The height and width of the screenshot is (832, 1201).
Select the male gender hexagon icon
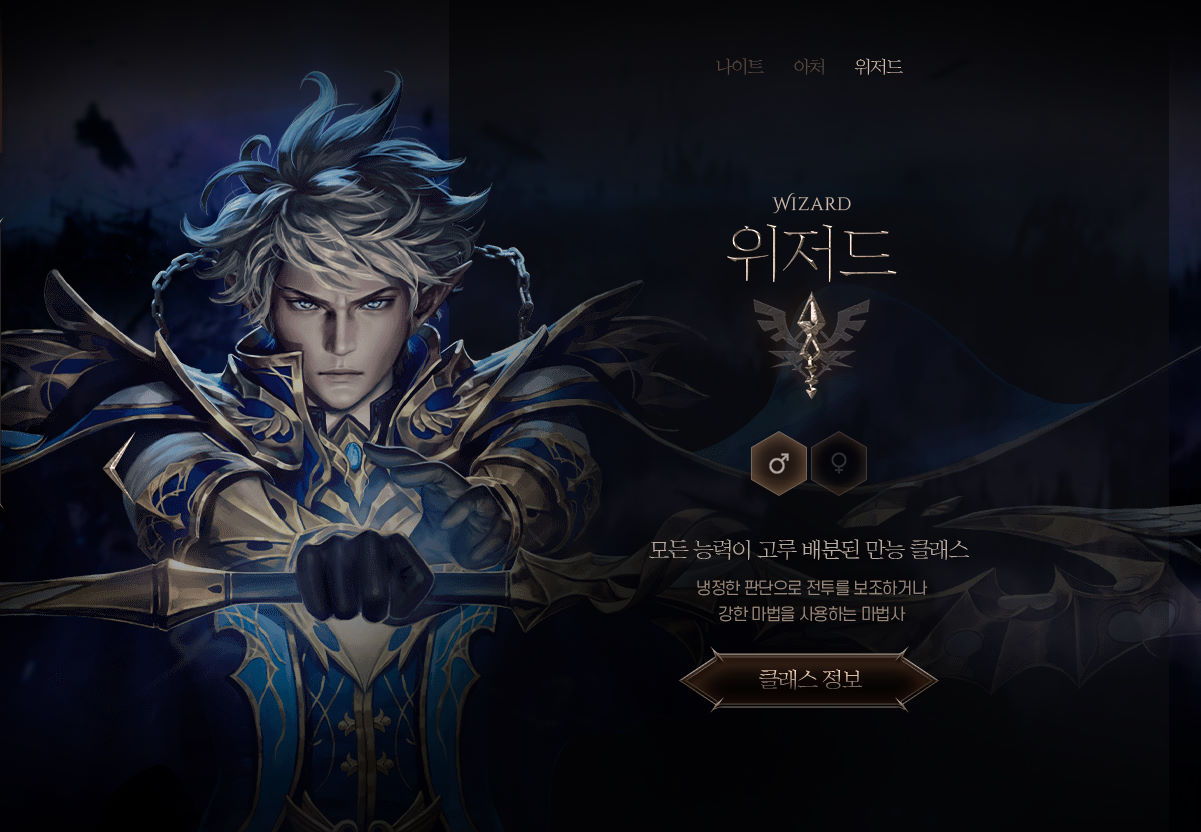pos(778,463)
